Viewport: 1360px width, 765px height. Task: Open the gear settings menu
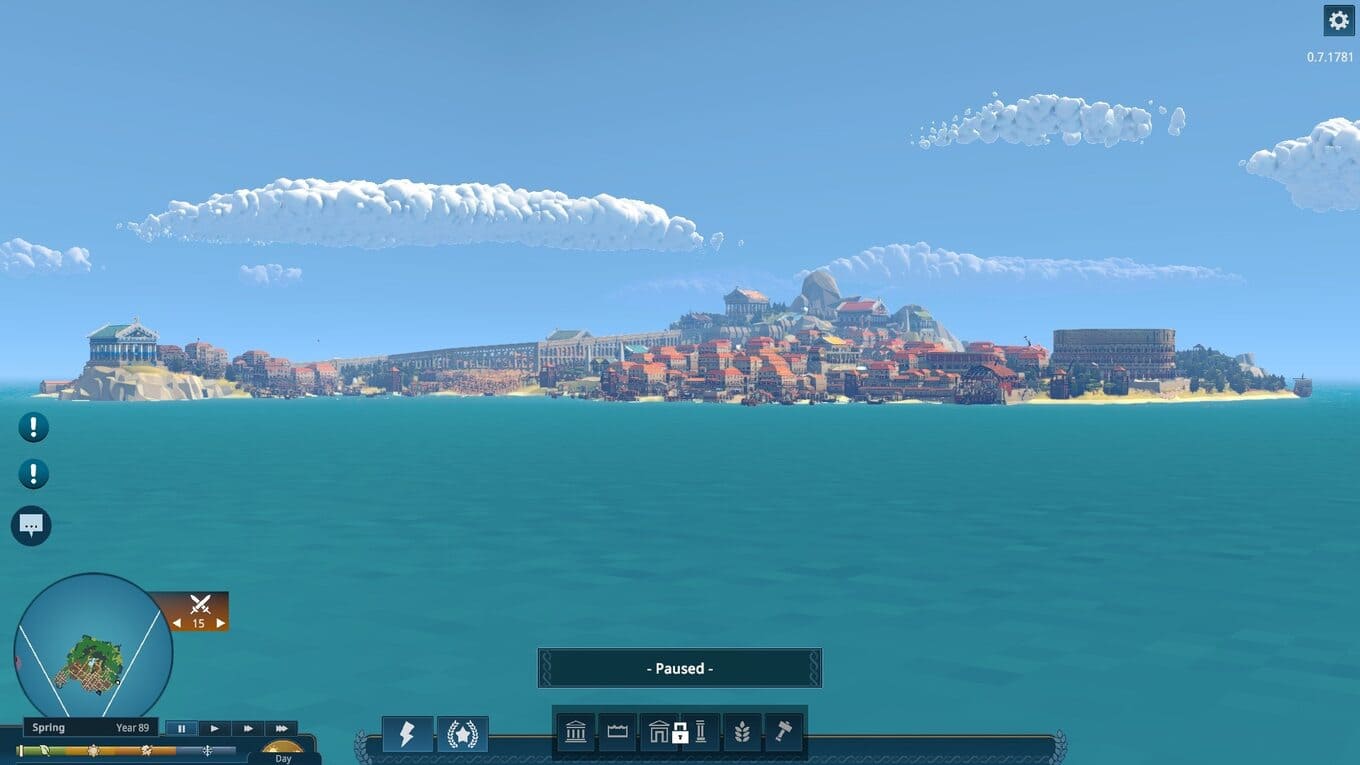pyautogui.click(x=1338, y=20)
